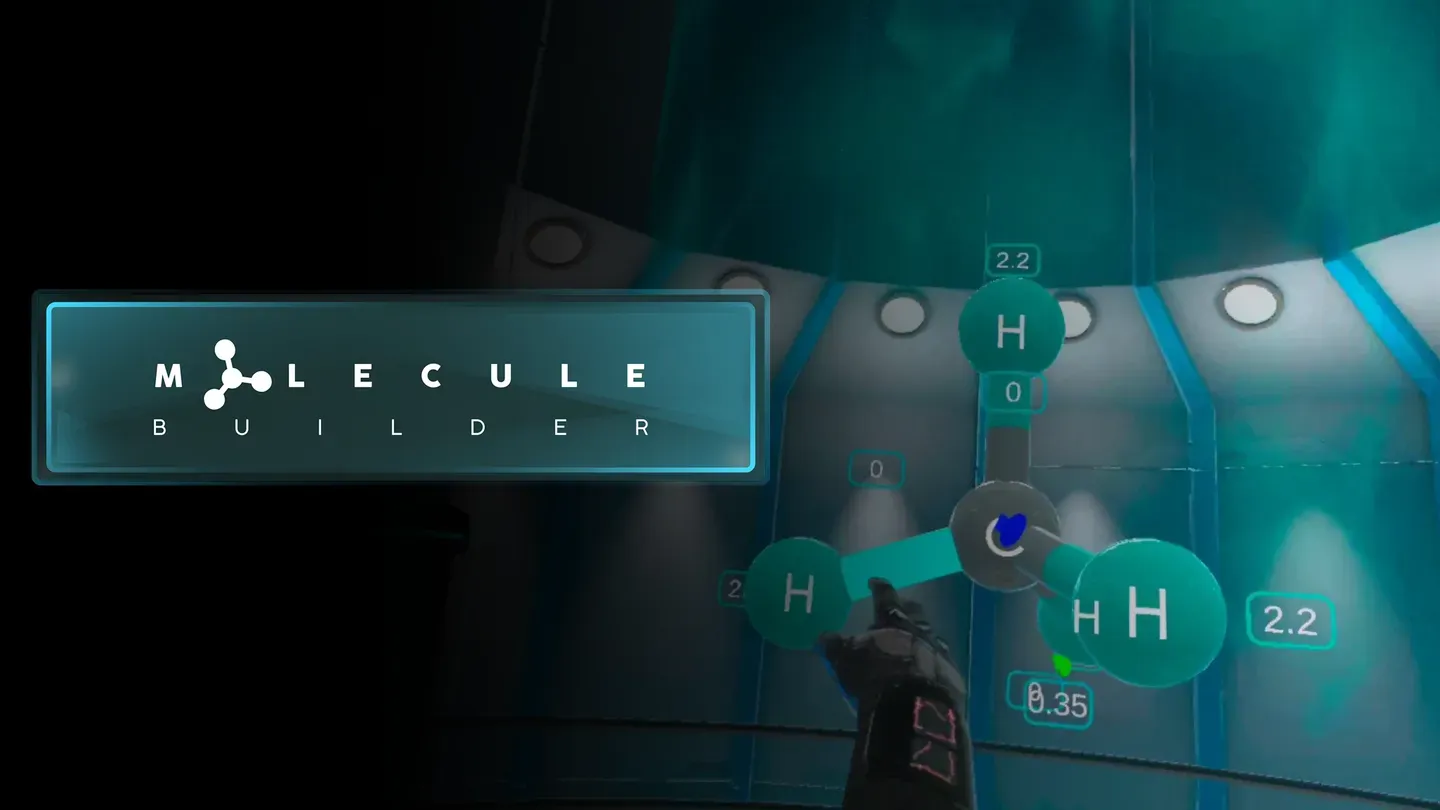Open the partially hidden 2.2 badge near the left hydrogen
Image resolution: width=1440 pixels, height=810 pixels.
740,588
